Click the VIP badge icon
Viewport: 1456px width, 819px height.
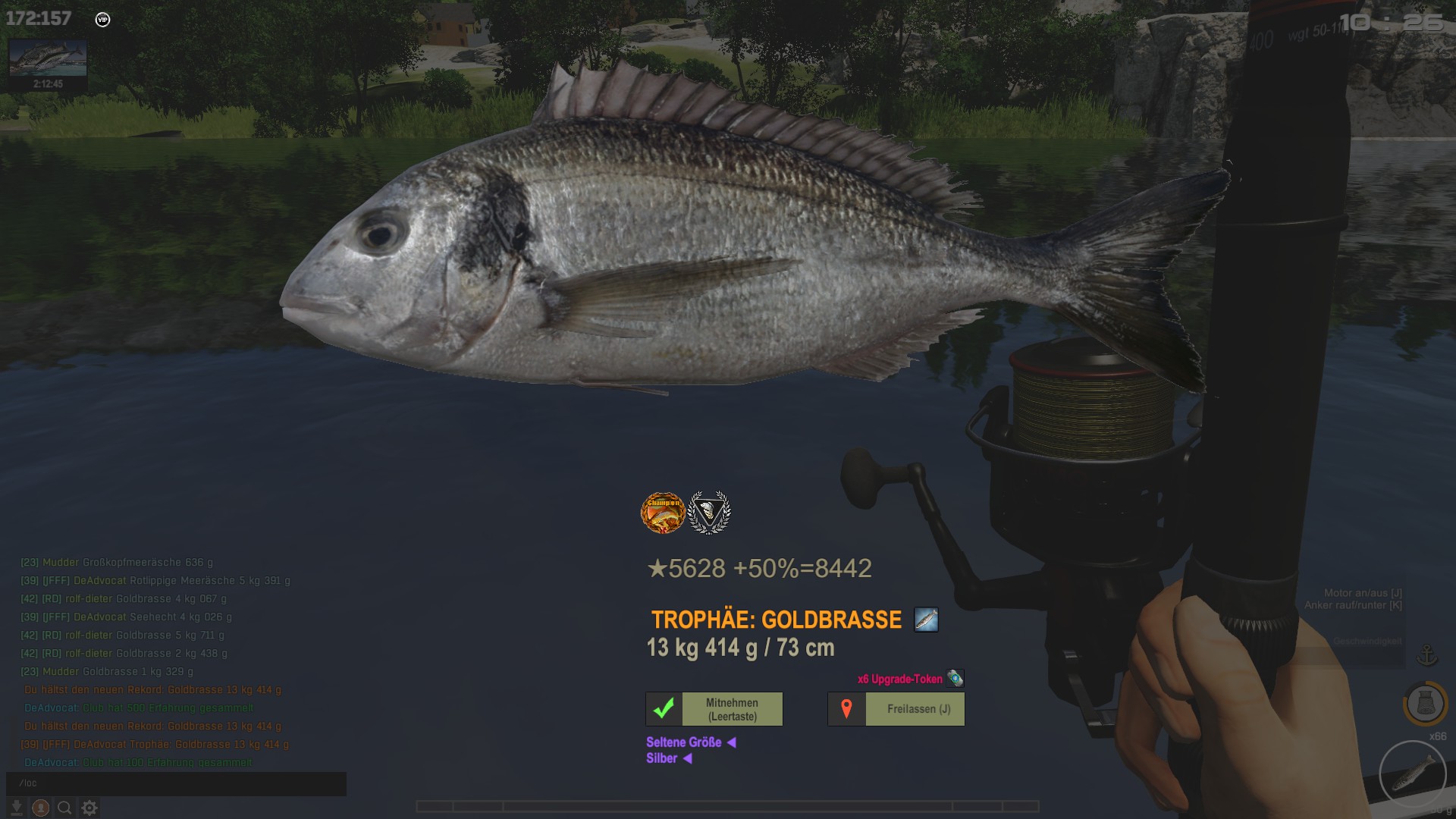[103, 20]
